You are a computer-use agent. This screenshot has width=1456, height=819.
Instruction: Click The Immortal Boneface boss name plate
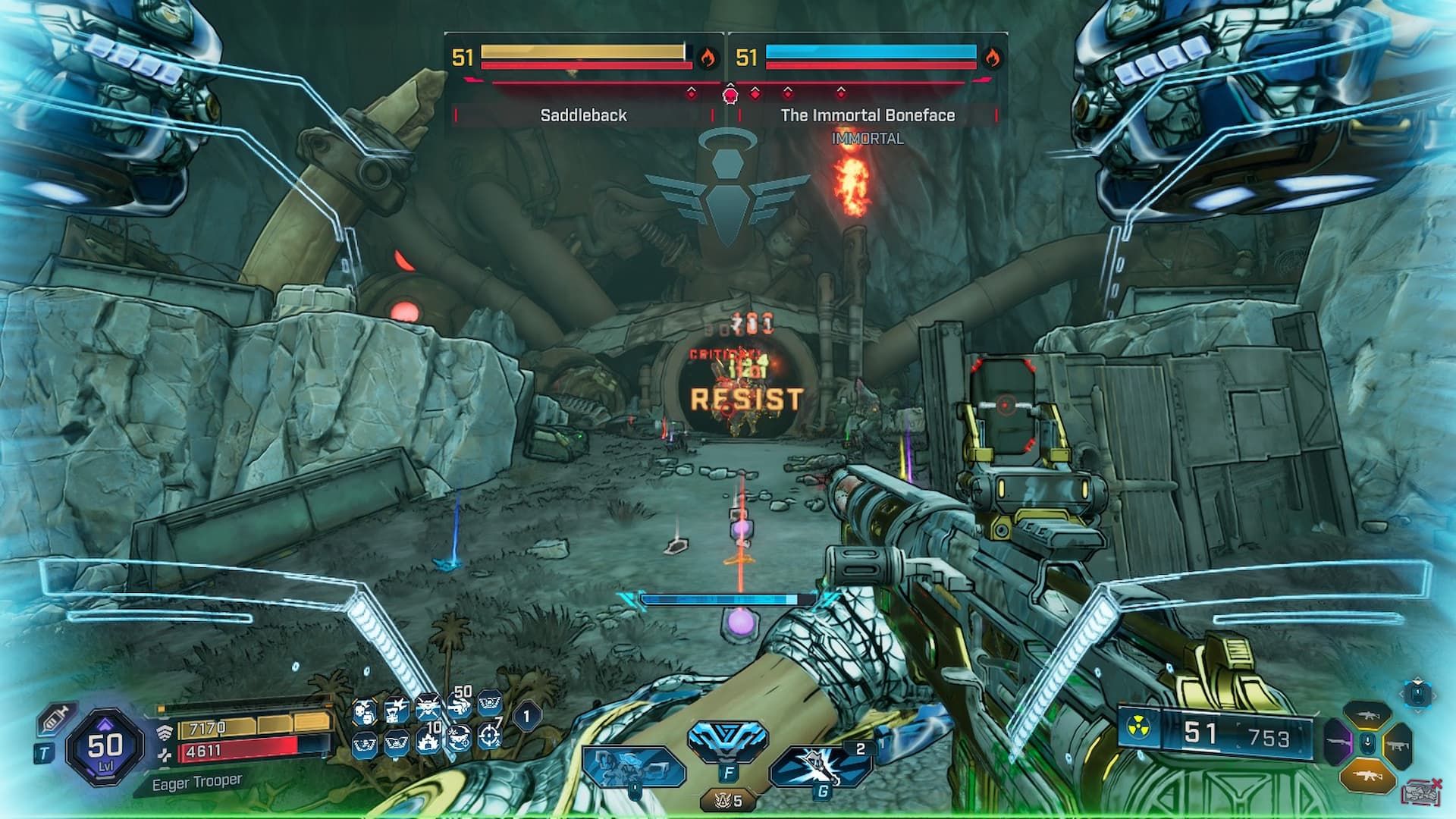tap(868, 115)
